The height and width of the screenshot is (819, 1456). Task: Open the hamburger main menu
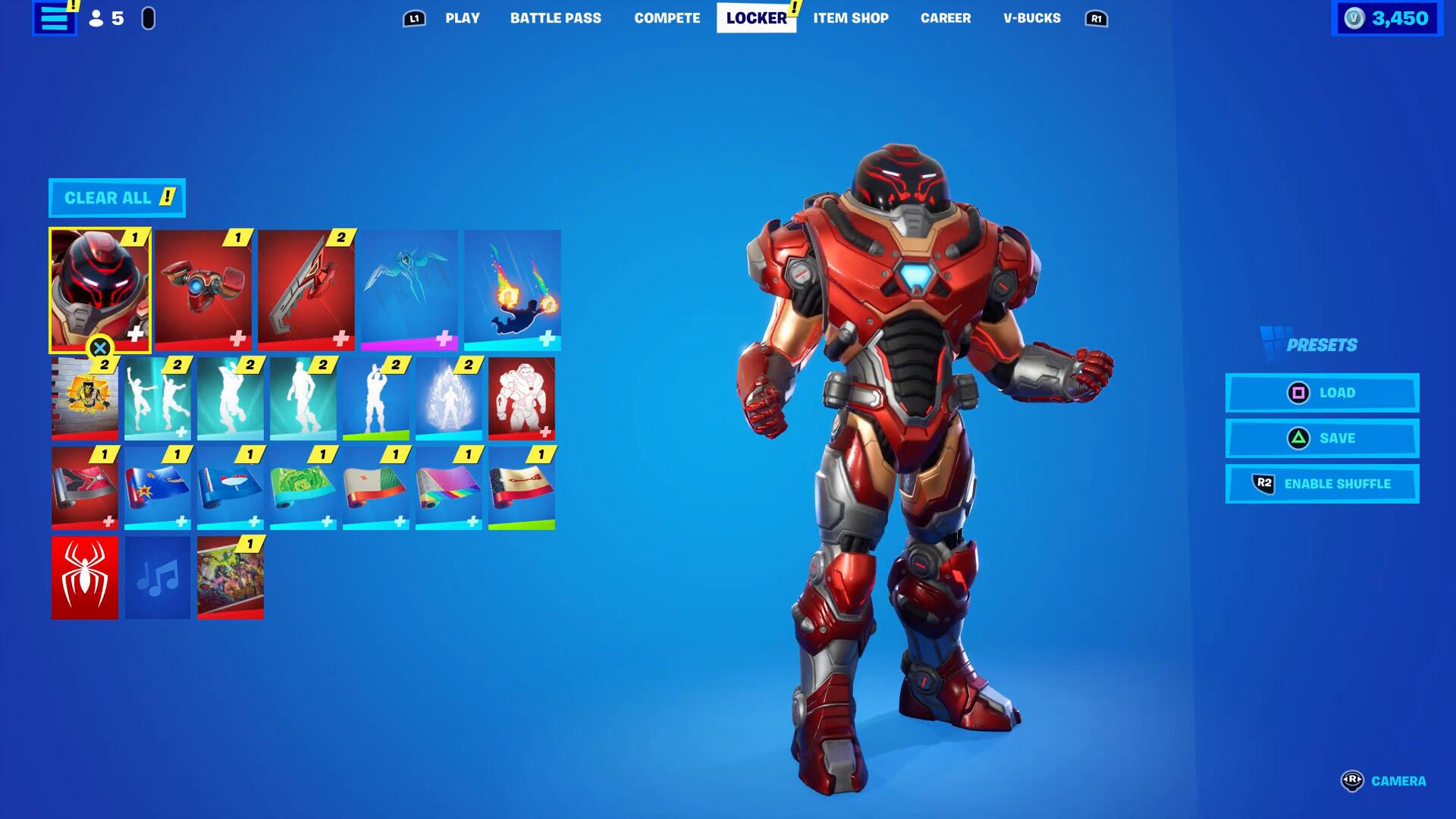click(54, 18)
